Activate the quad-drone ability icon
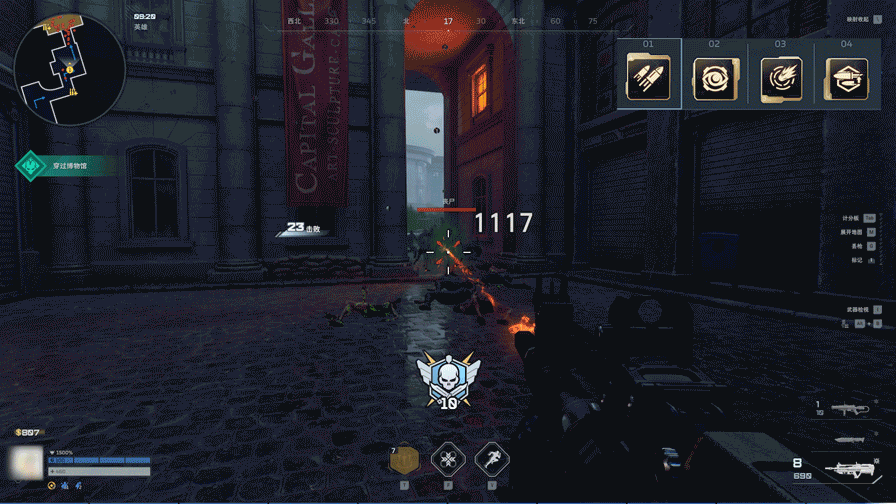896x504 pixels. 448,461
